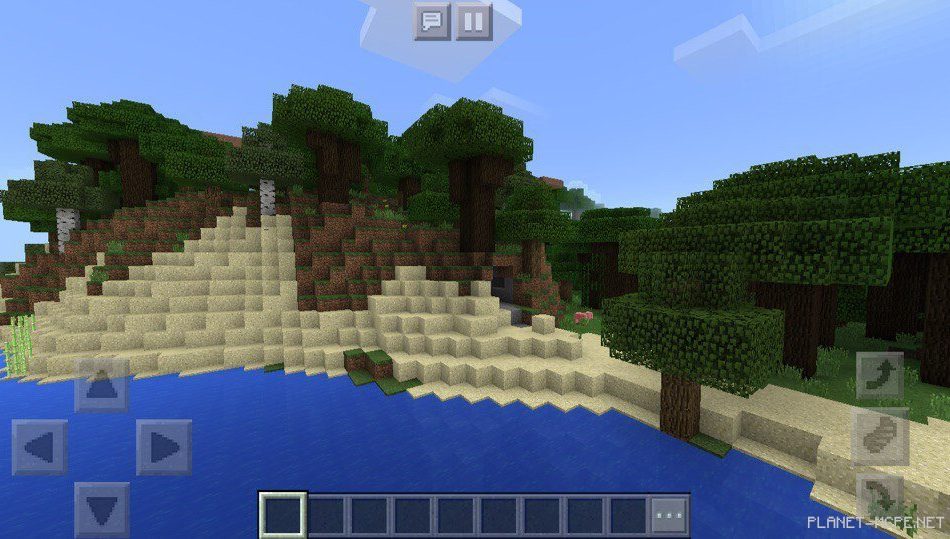Screen dimensions: 950x539
Task: Tap the move backward arrow
Action: pyautogui.click(x=101, y=508)
